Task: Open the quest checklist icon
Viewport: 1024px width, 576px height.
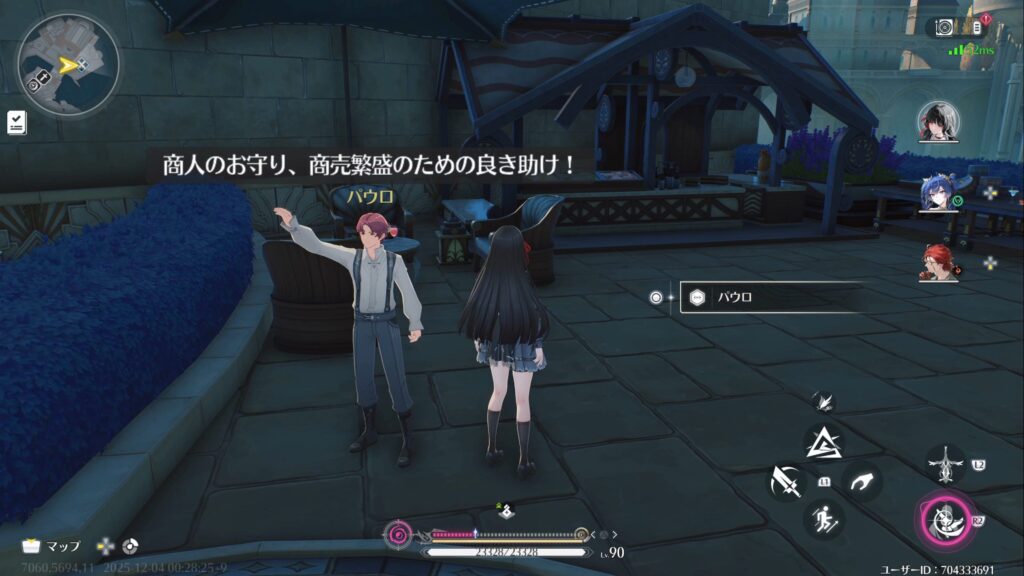Action: (17, 122)
